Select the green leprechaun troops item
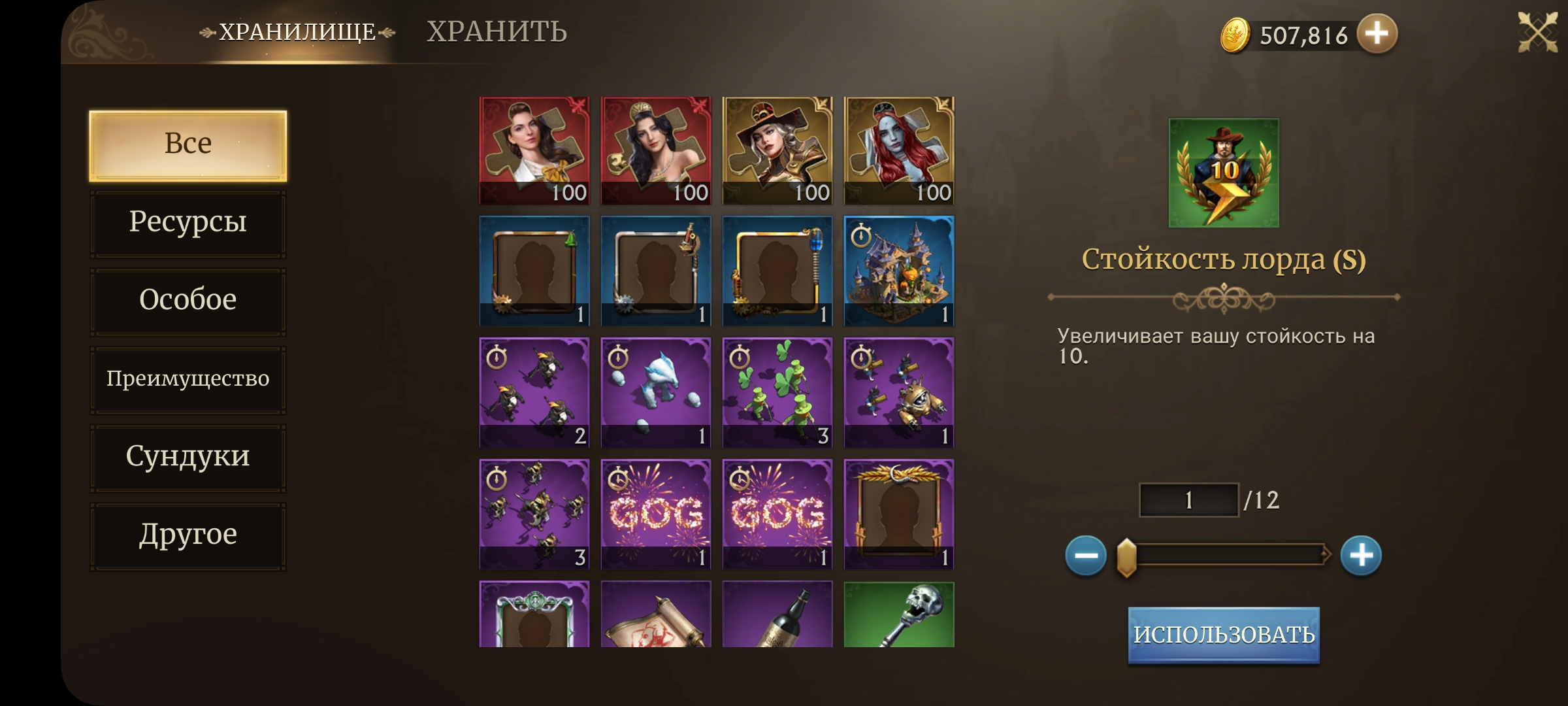 tap(777, 393)
